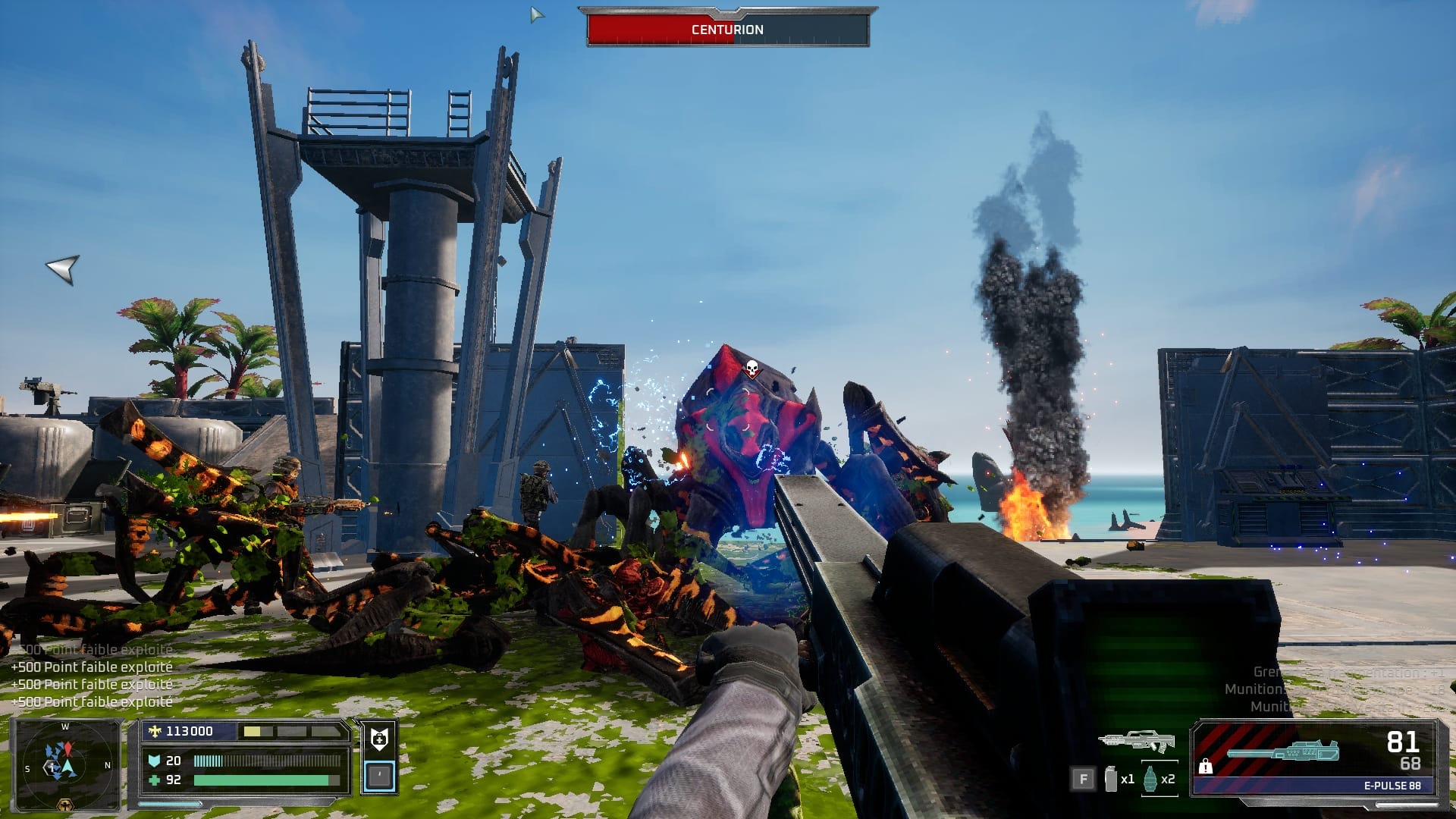The image size is (1456, 819).
Task: Click the F keybind toggle near the utility item
Action: 1084,779
